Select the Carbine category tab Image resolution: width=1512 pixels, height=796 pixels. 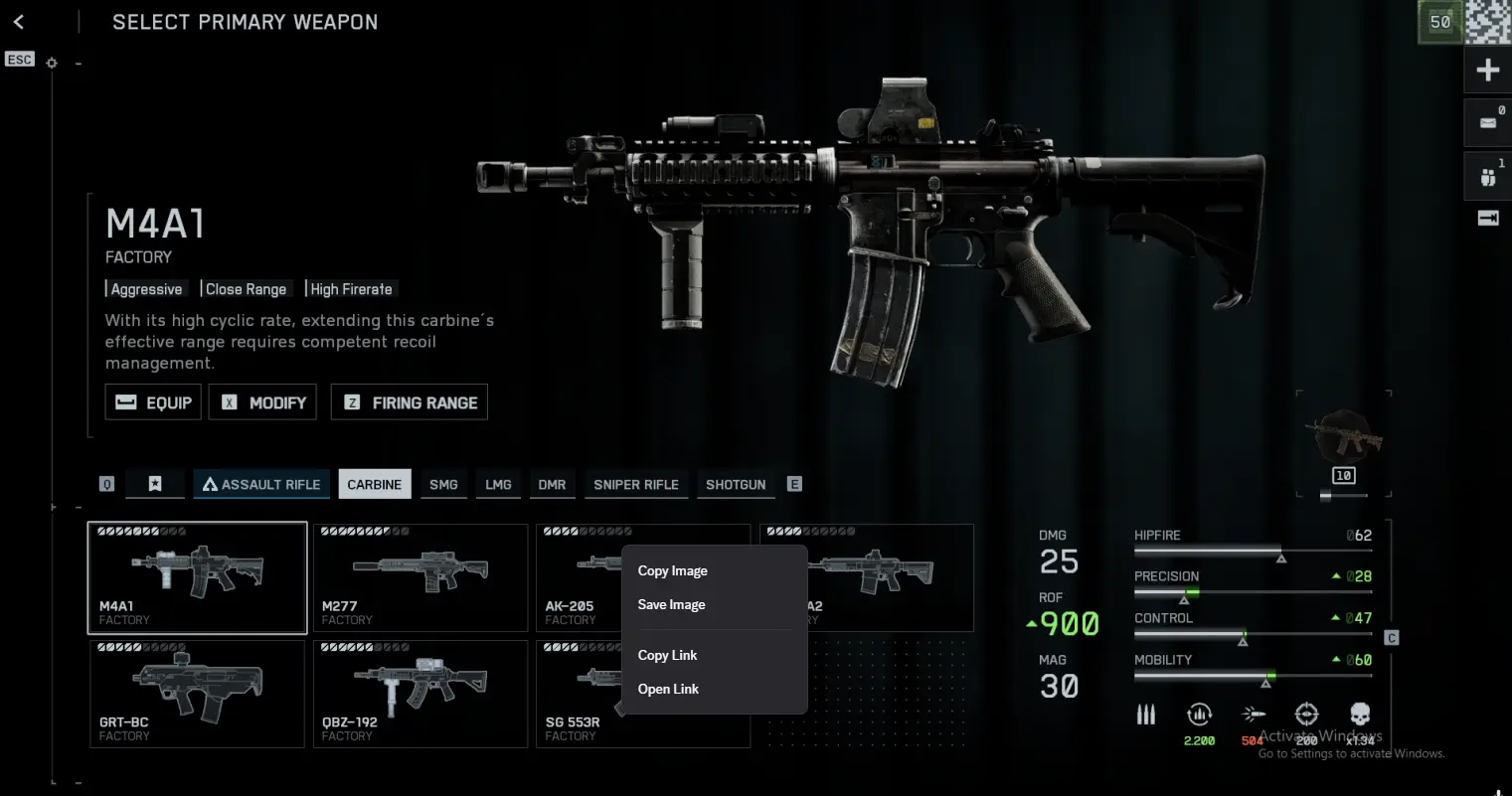click(x=374, y=485)
